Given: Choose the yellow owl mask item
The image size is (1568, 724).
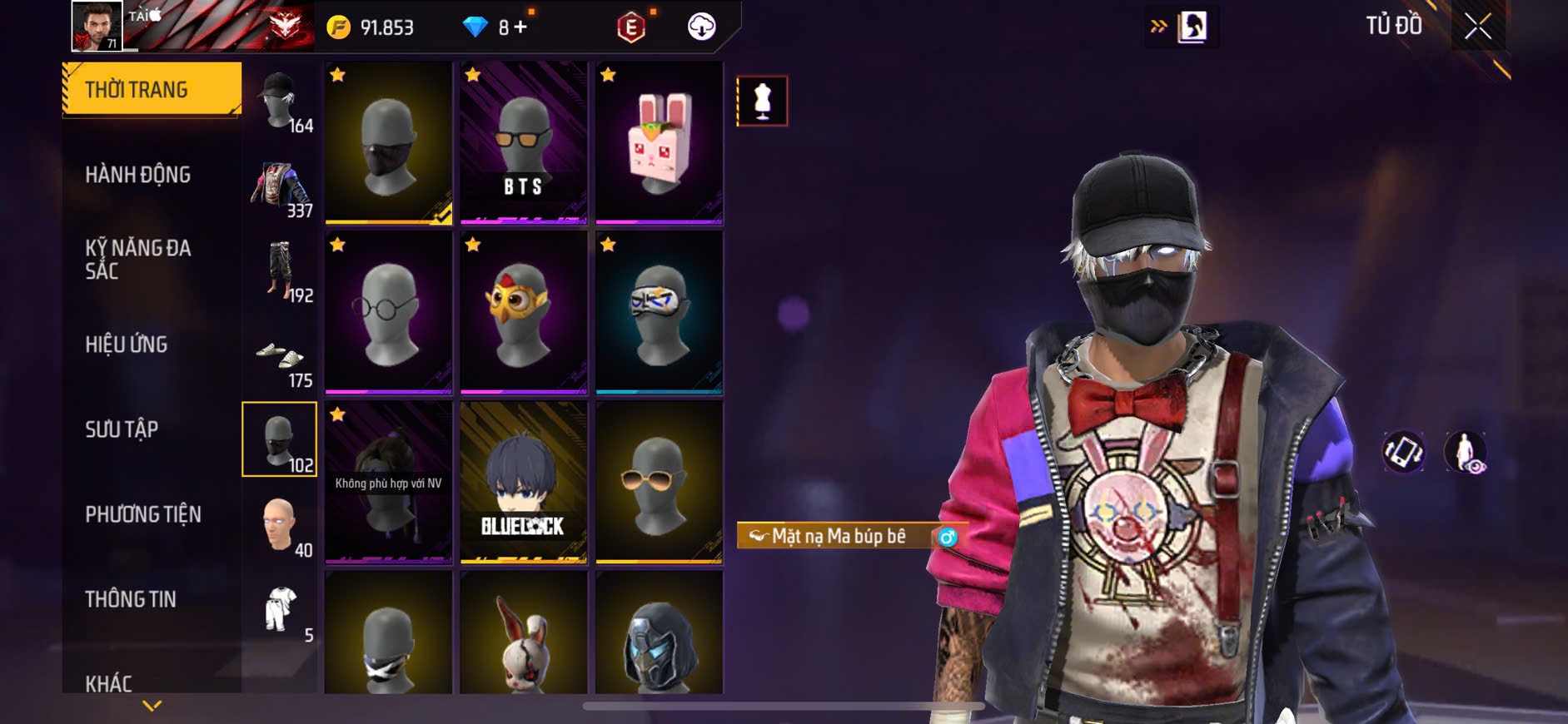Looking at the screenshot, I should point(524,312).
